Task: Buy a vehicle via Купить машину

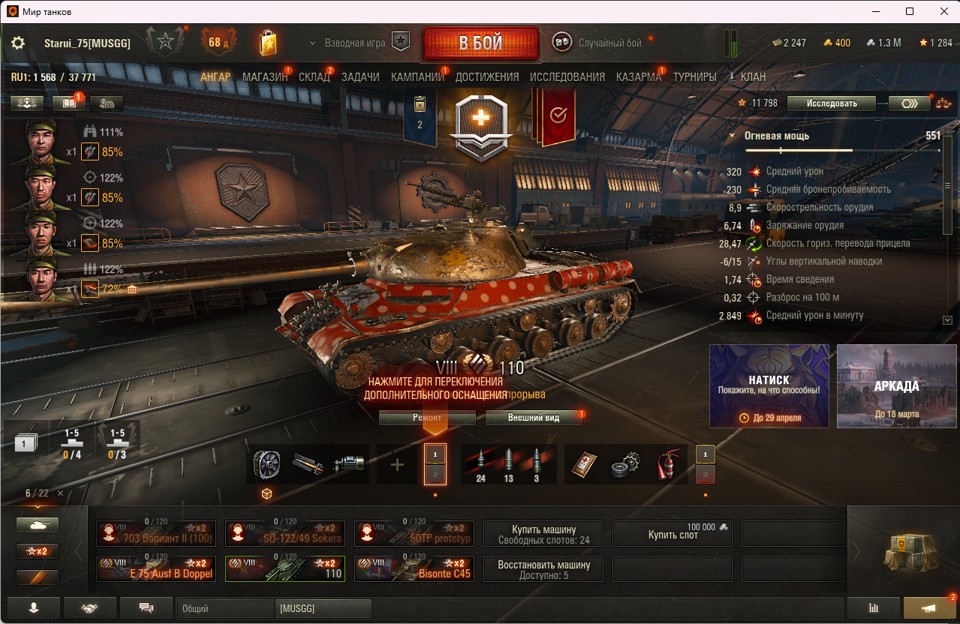Action: click(543, 534)
